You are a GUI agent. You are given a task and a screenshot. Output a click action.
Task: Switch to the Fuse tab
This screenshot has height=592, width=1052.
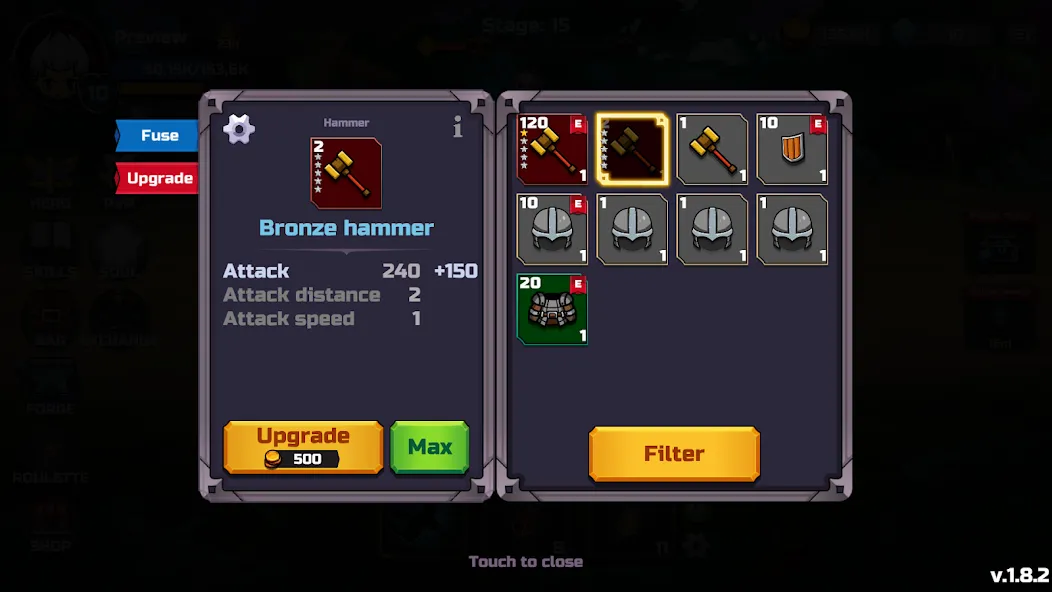point(158,135)
